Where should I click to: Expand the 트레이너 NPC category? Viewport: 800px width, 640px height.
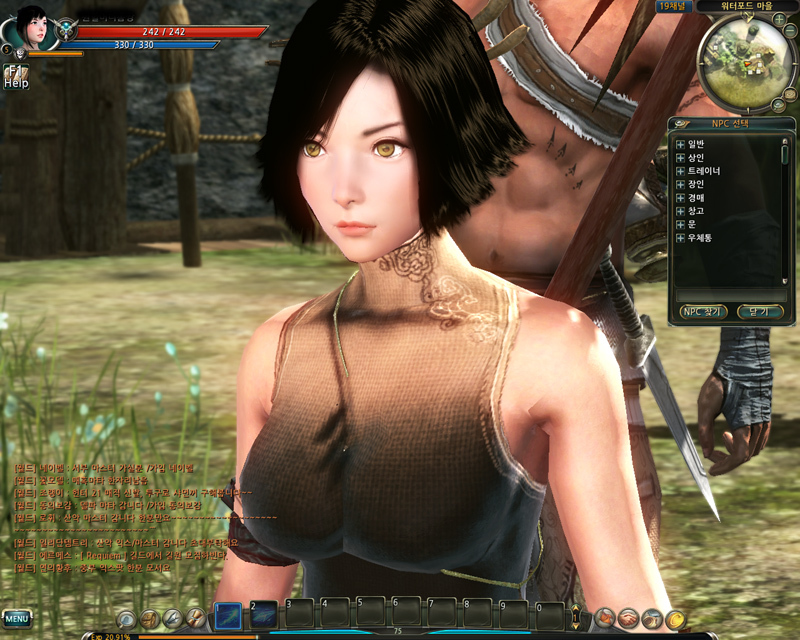coord(680,171)
